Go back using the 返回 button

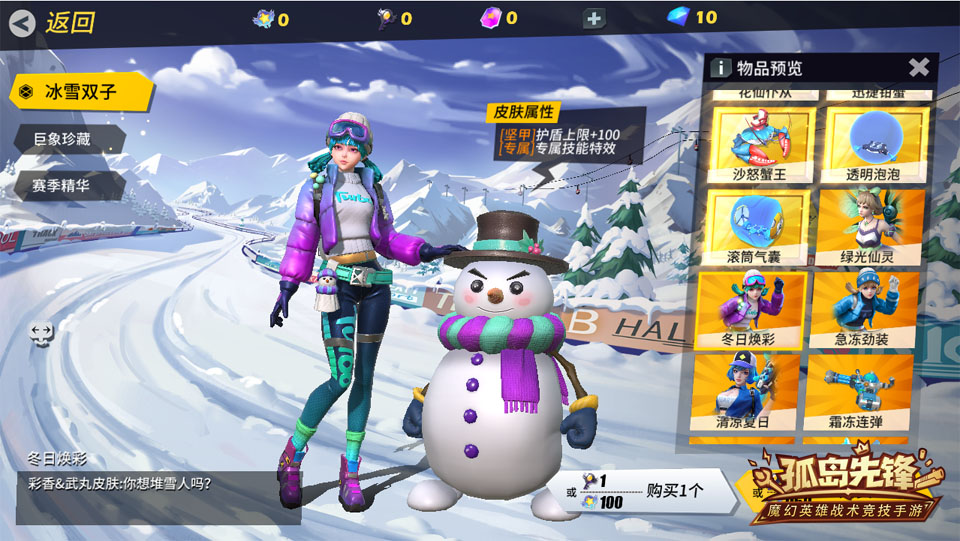[53, 22]
